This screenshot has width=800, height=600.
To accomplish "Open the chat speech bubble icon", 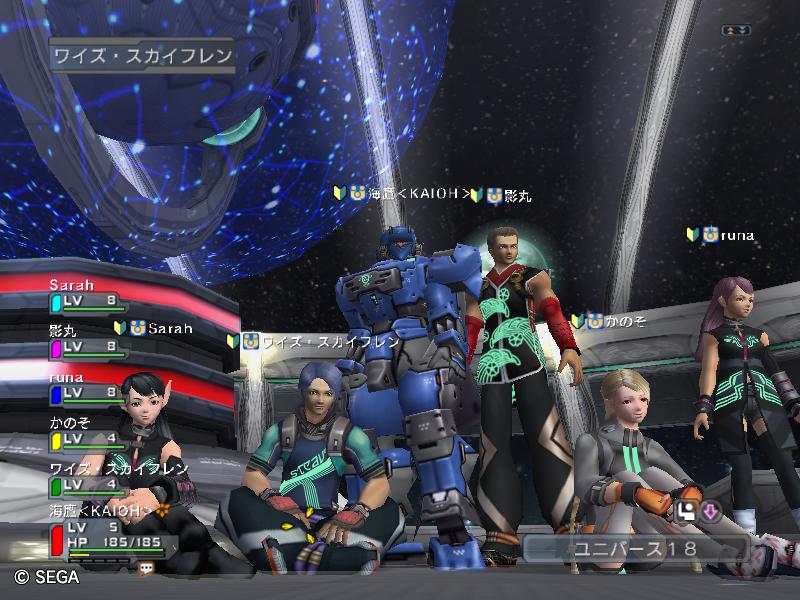I will pos(146,567).
